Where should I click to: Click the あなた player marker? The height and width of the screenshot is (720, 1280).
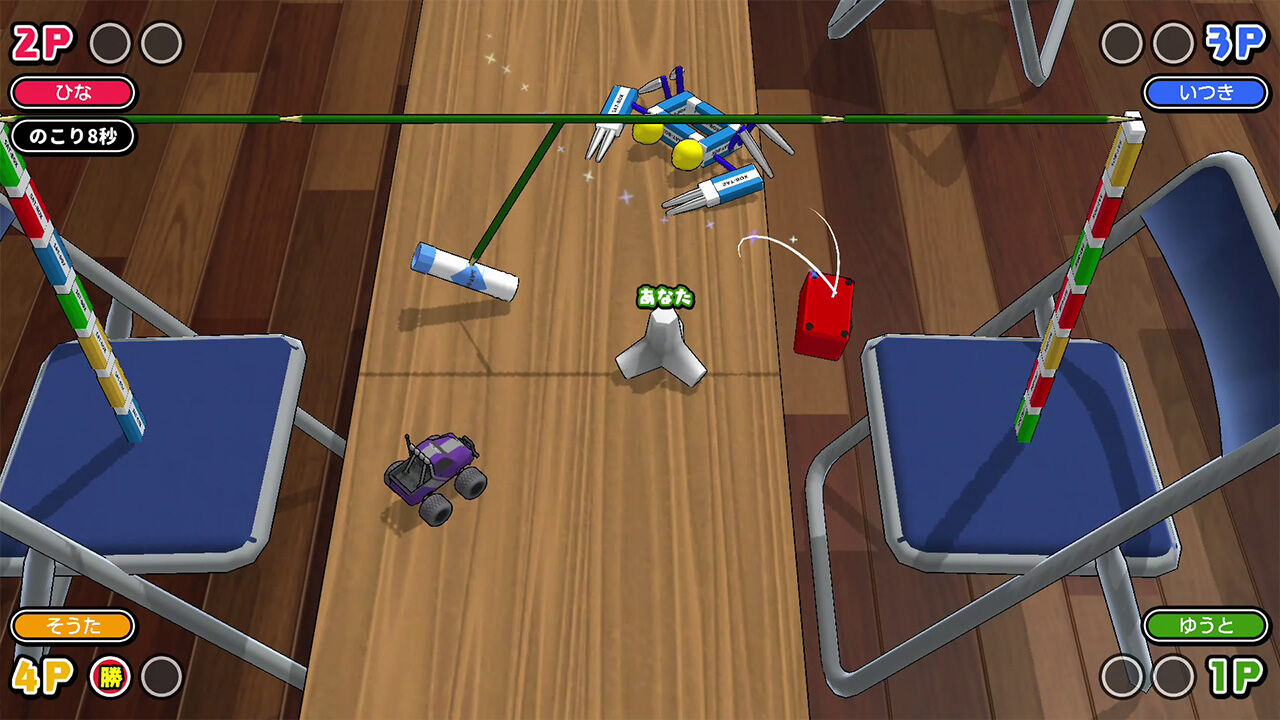coord(664,294)
